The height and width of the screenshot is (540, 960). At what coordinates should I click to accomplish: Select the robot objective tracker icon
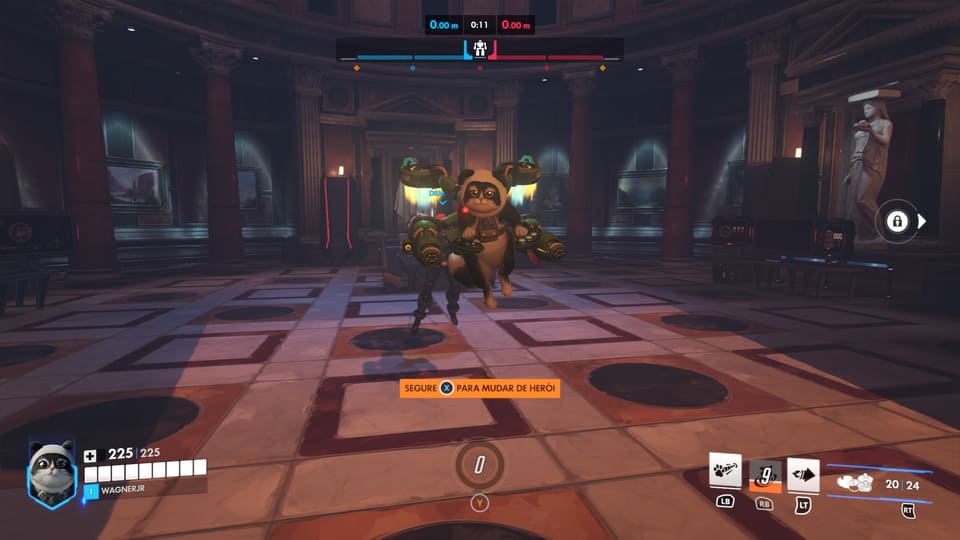(x=480, y=50)
